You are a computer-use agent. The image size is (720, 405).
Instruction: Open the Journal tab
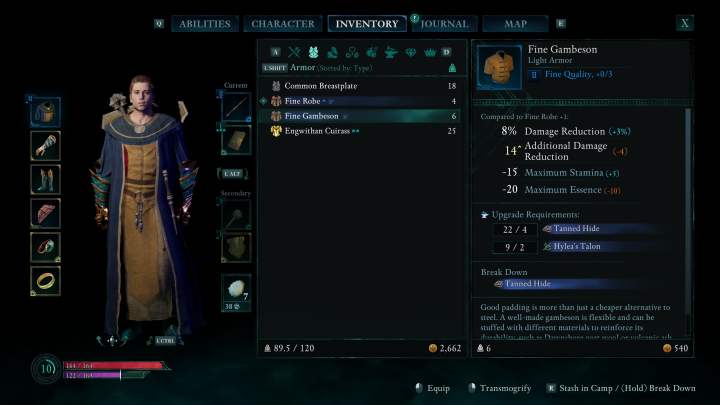(444, 24)
